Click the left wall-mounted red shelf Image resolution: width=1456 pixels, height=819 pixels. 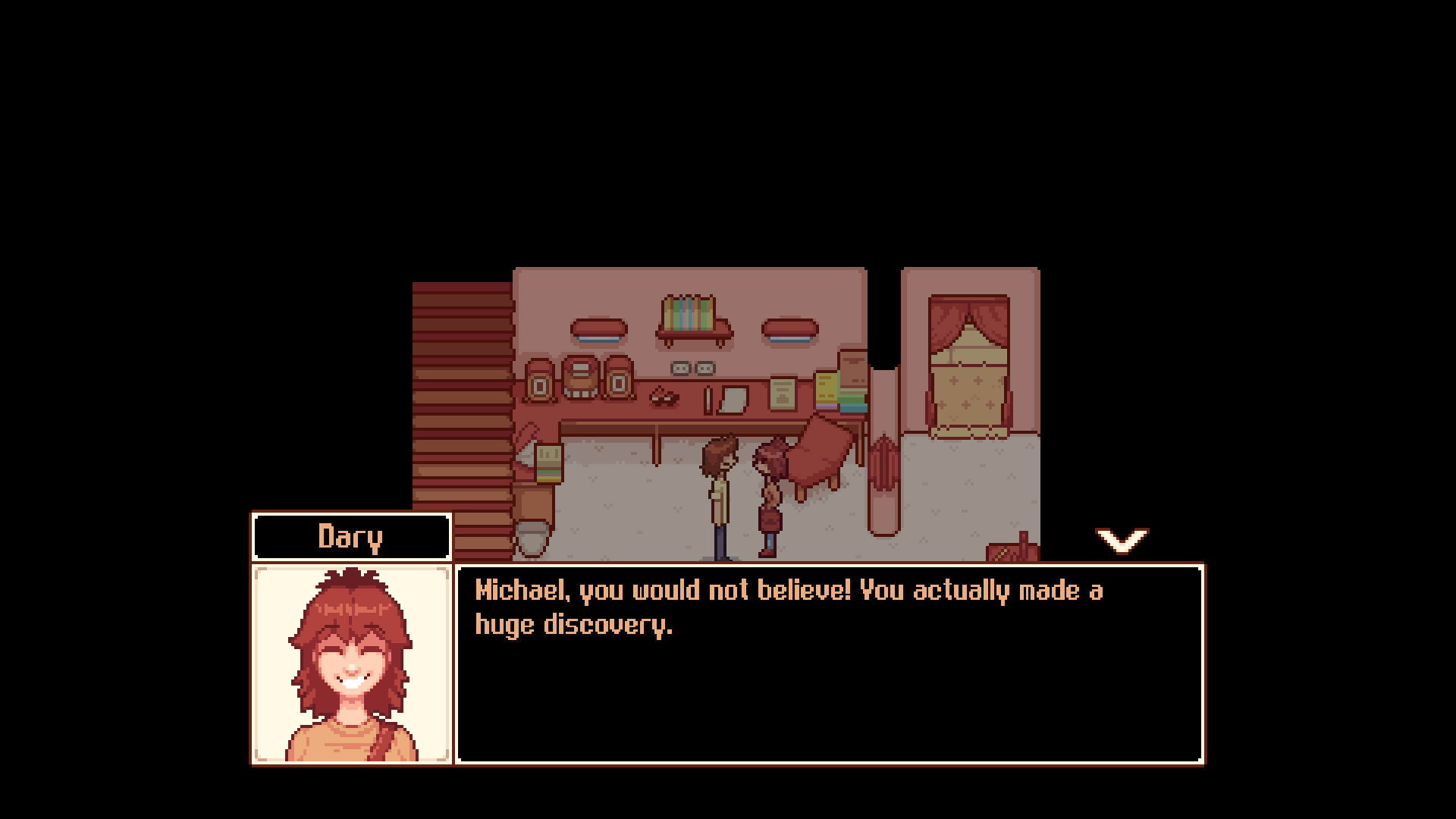tap(598, 328)
